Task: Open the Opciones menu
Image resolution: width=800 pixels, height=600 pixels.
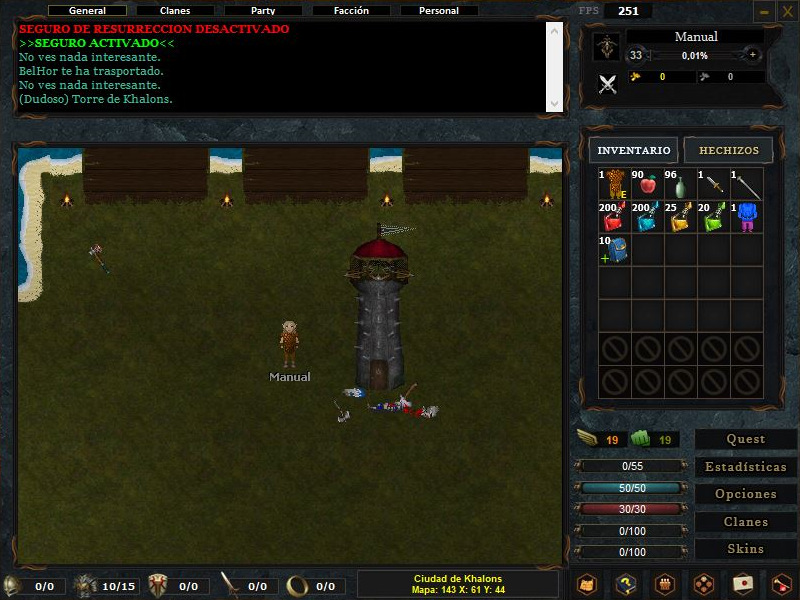Action: 746,494
